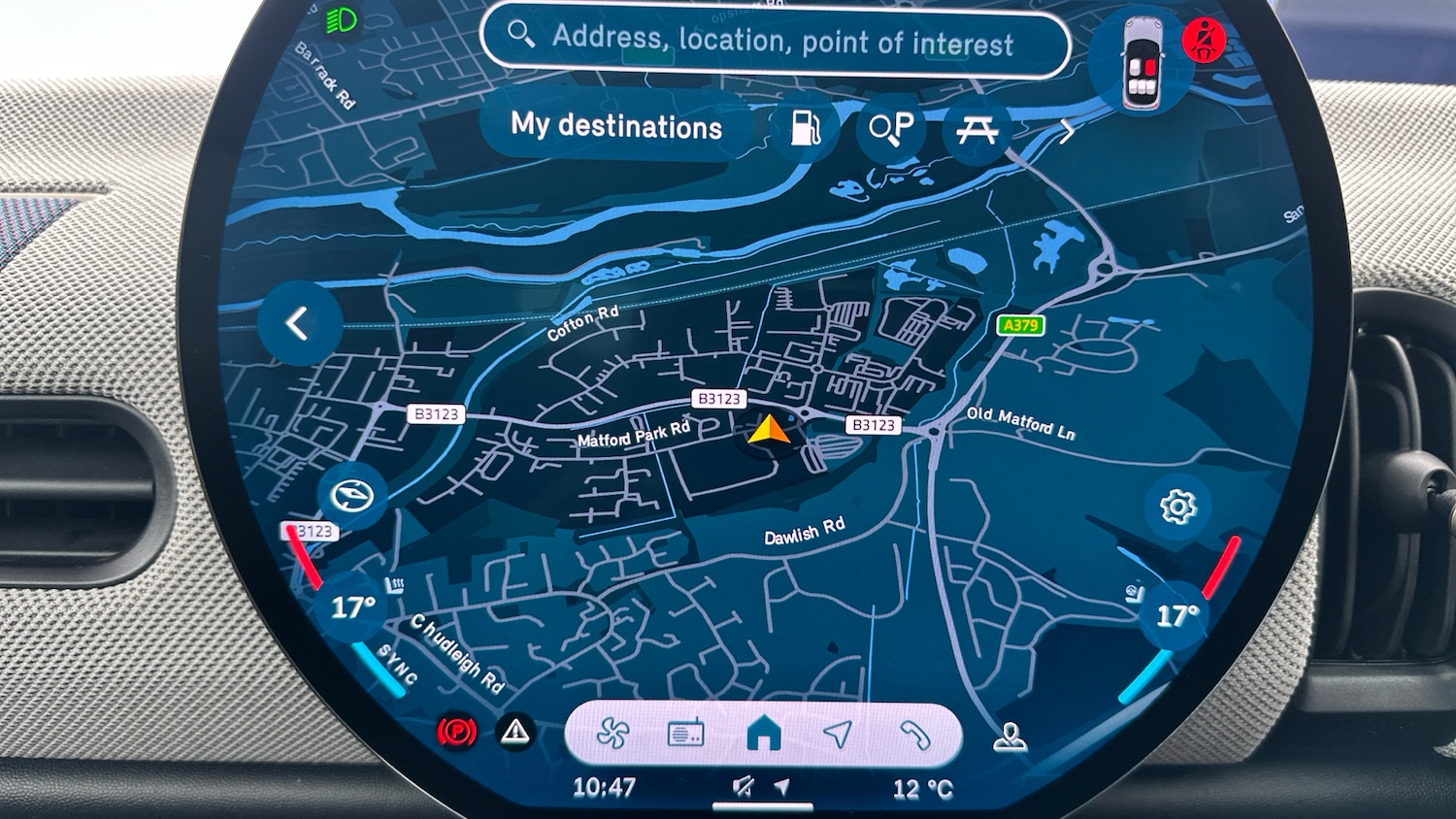Open the radio media menu
The width and height of the screenshot is (1456, 819).
[x=686, y=734]
